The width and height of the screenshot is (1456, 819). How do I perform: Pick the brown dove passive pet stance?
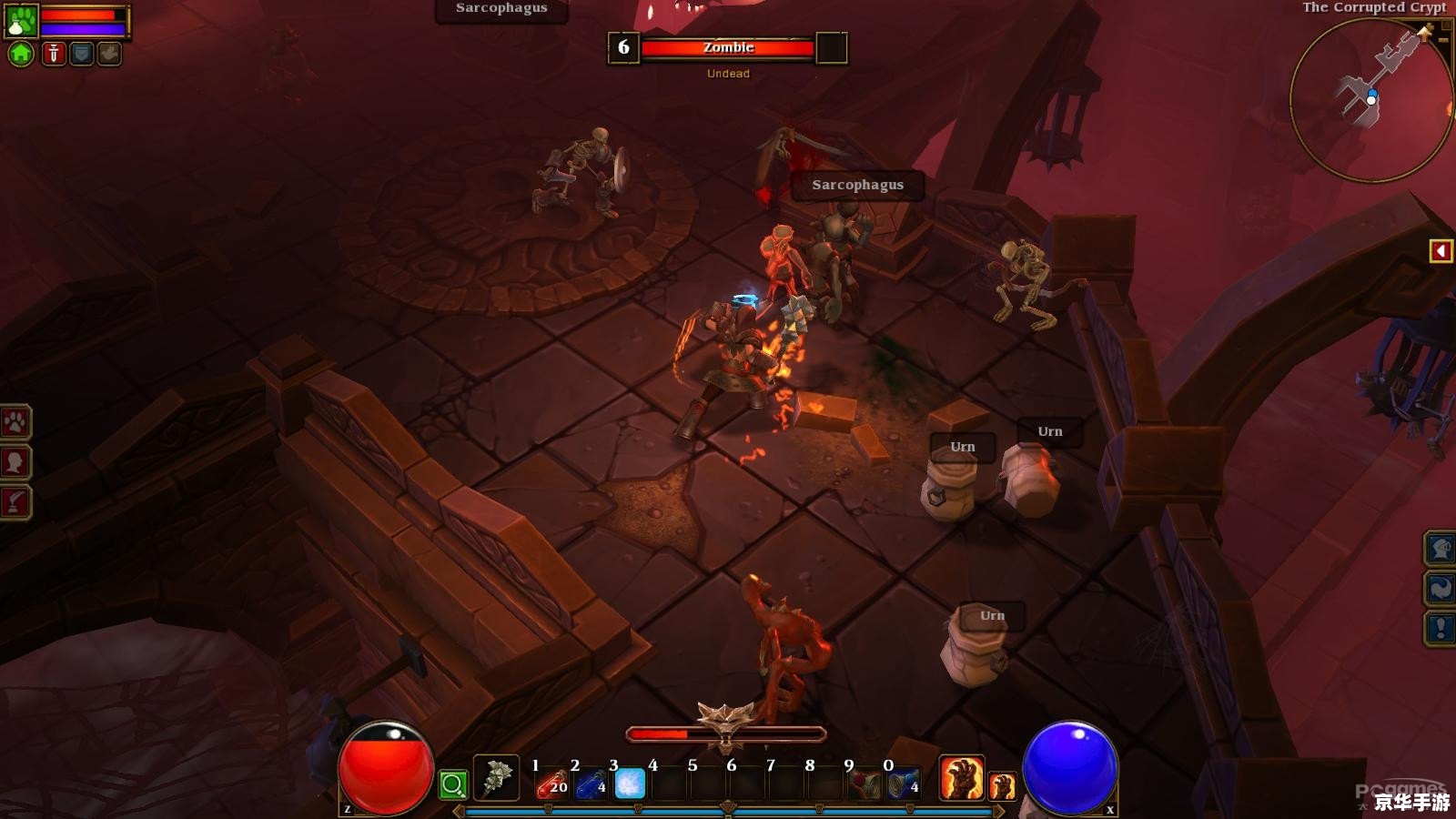coord(109,54)
